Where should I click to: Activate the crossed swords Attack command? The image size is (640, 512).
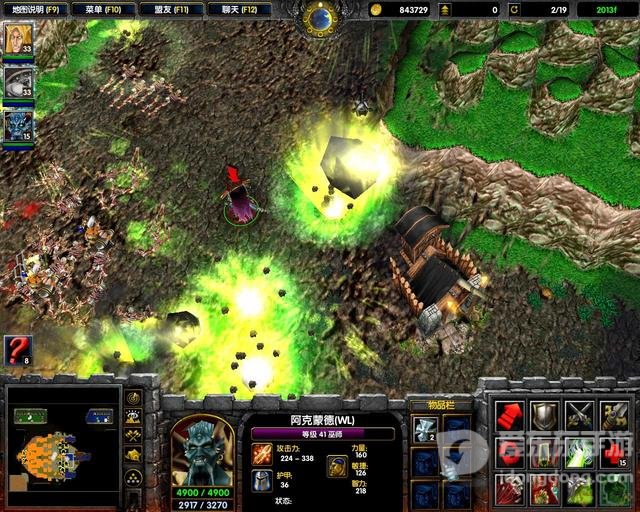(x=579, y=416)
